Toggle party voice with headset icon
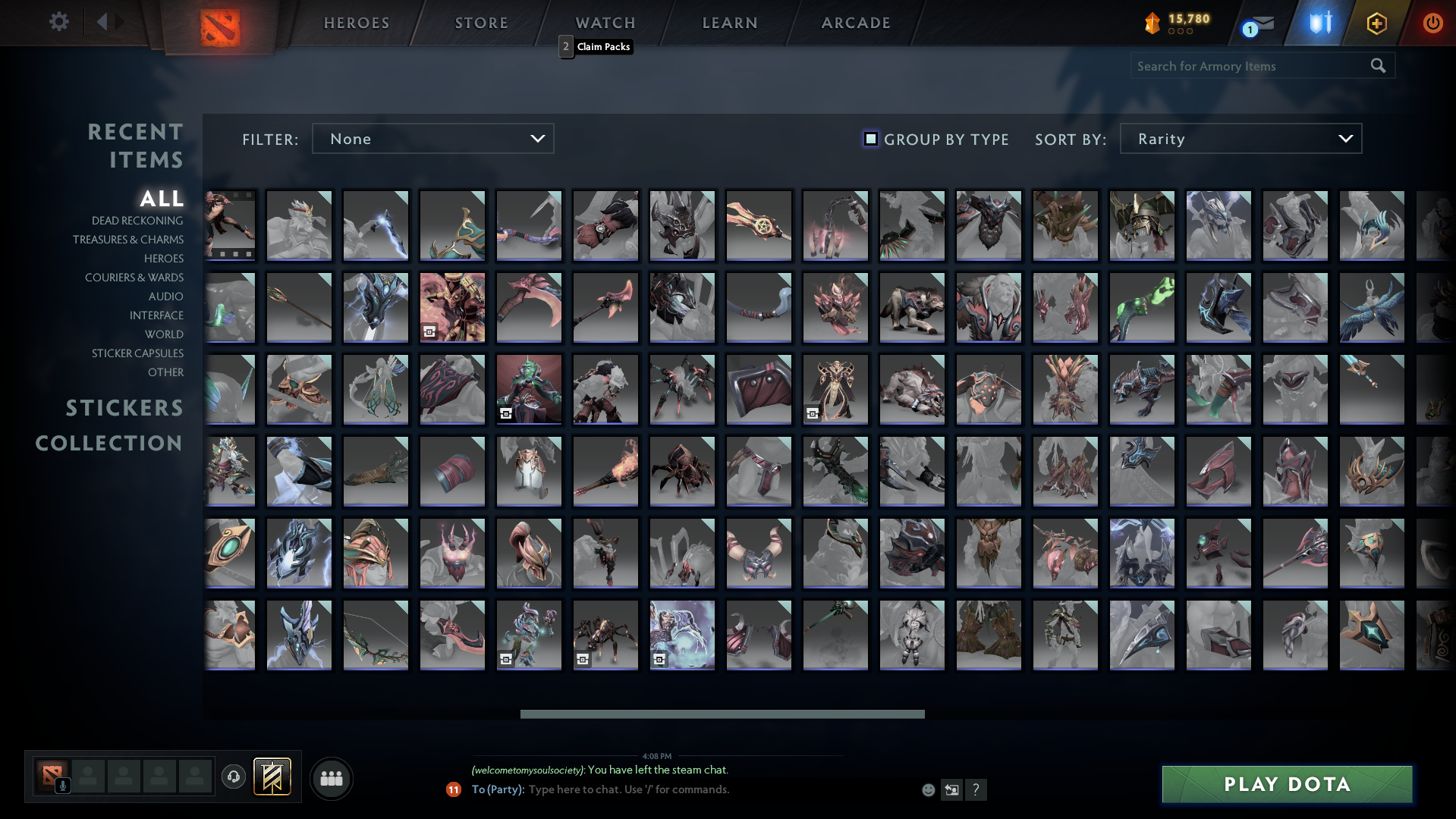 click(233, 778)
